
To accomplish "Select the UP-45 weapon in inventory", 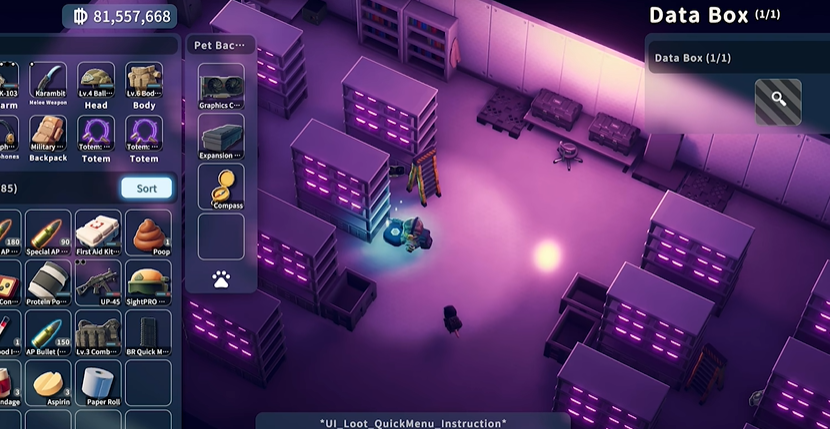I will [x=97, y=283].
